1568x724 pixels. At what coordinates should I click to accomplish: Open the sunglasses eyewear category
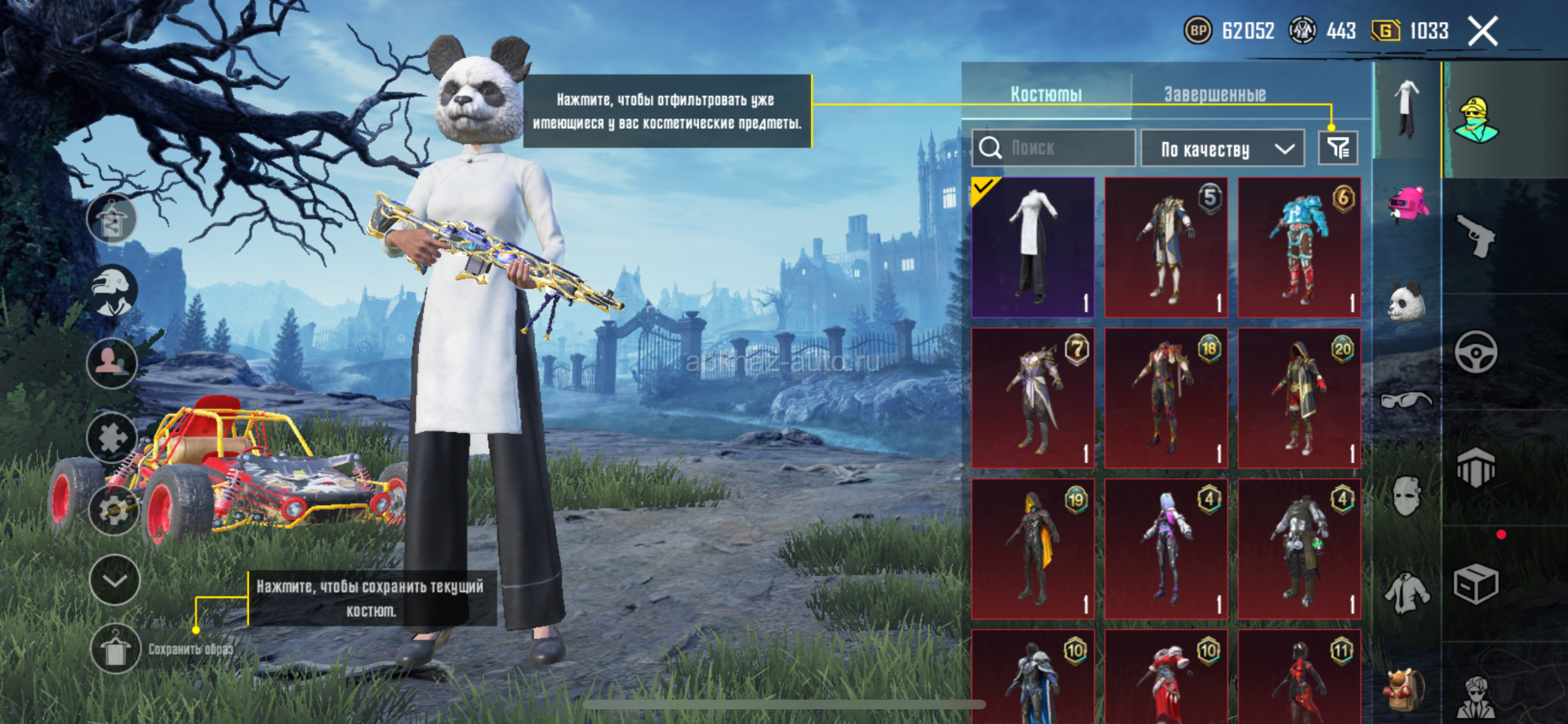1406,400
